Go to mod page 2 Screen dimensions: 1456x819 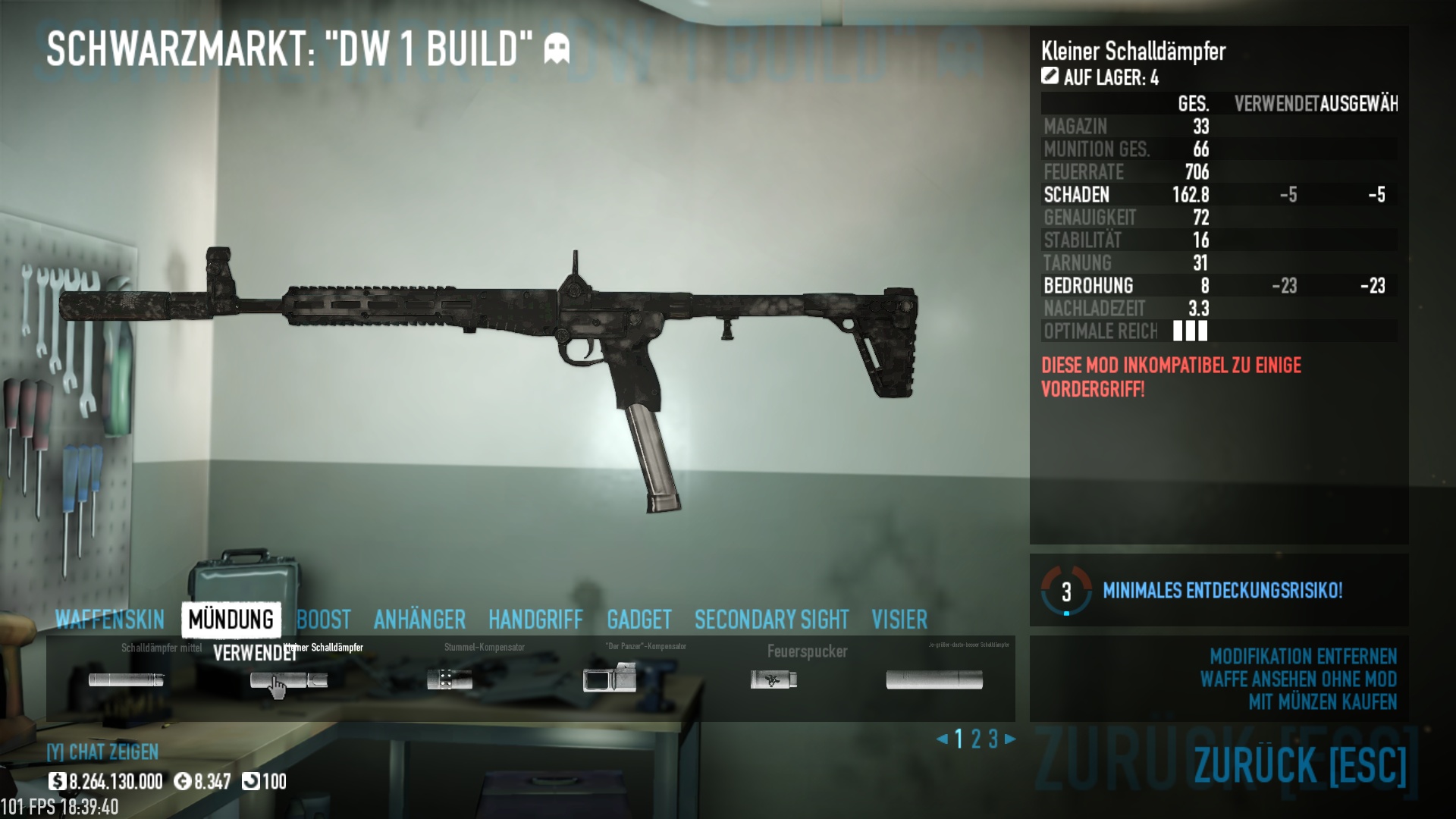(976, 739)
